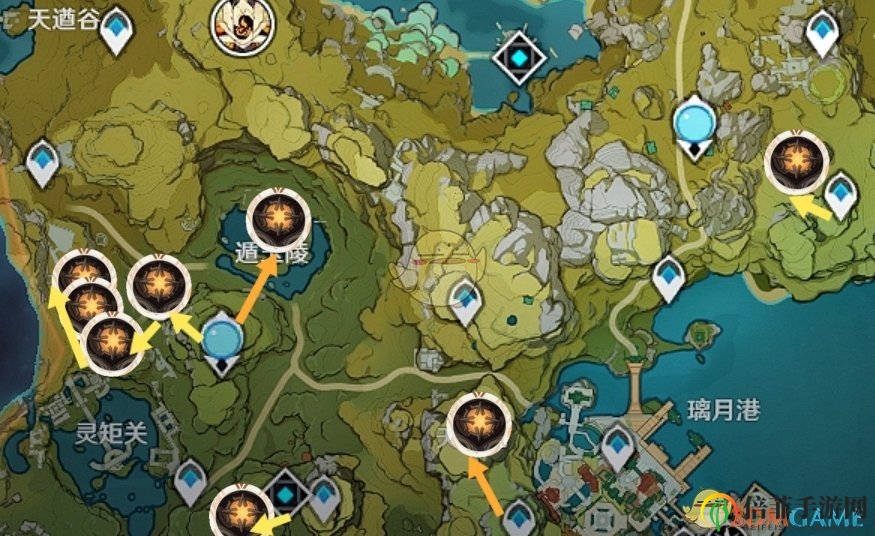The height and width of the screenshot is (536, 875).
Task: Click the Geoculus marker nearest to 璃月港
Action: (x=476, y=424)
